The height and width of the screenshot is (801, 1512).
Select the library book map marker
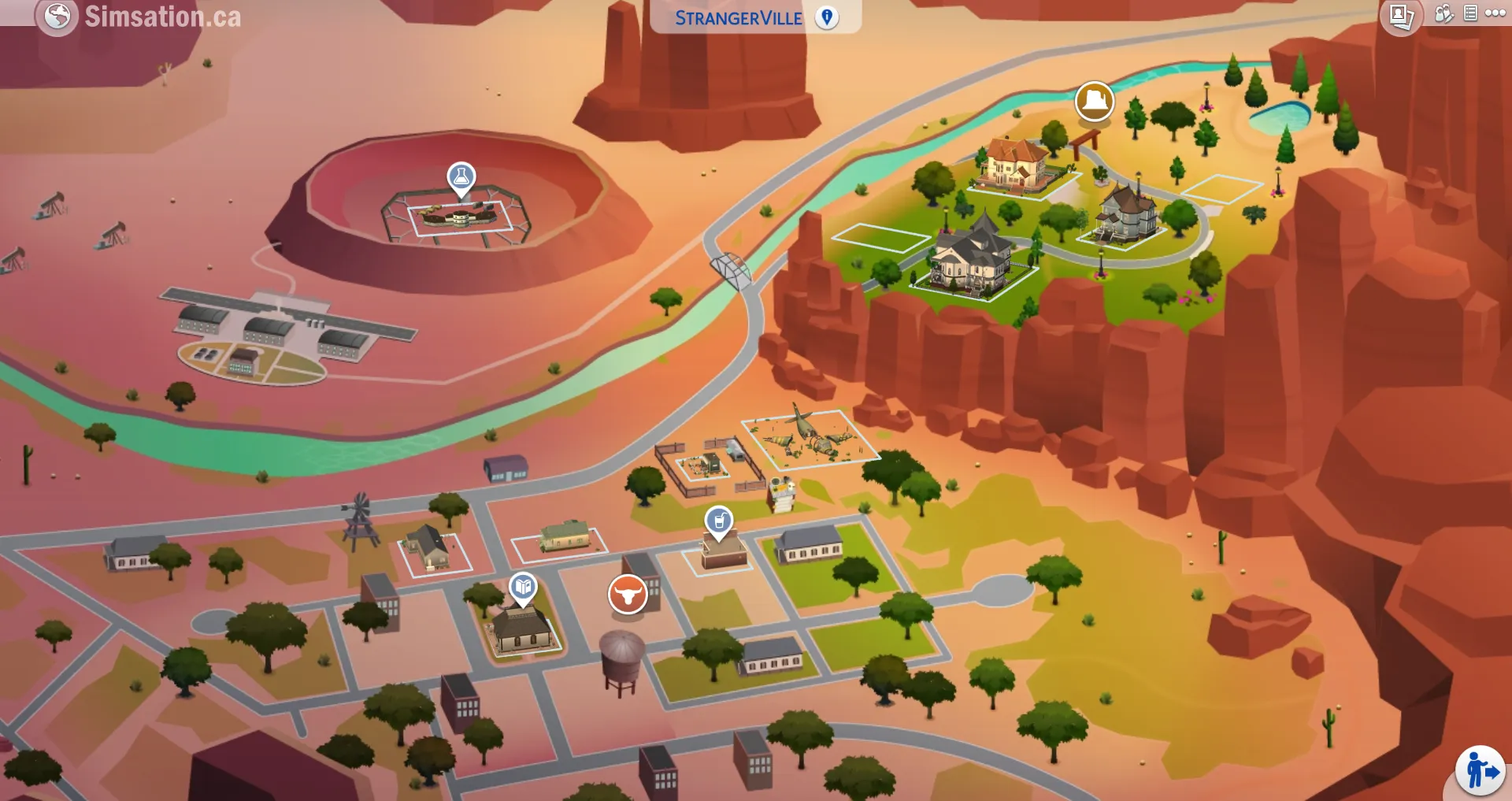click(522, 586)
